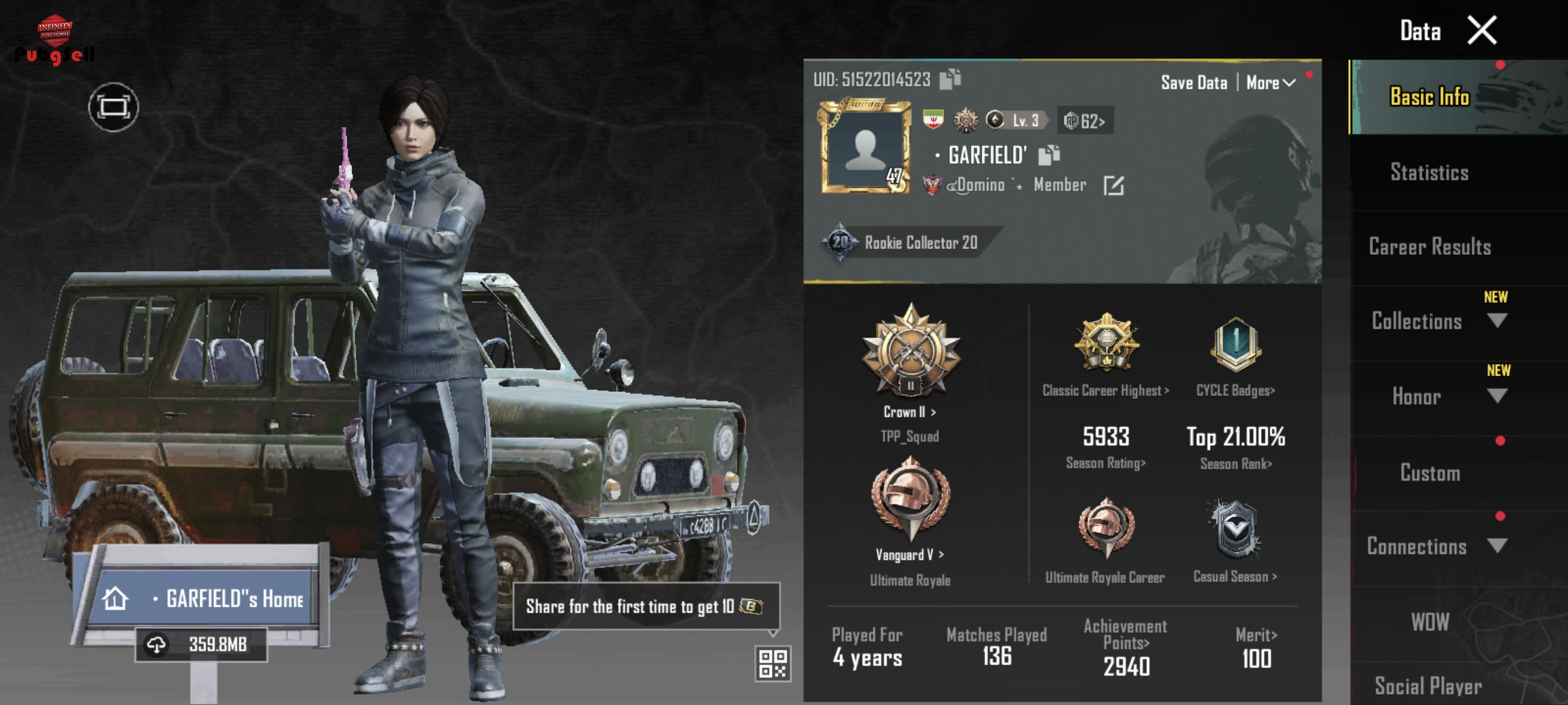Switch to the Statistics tab

point(1429,173)
